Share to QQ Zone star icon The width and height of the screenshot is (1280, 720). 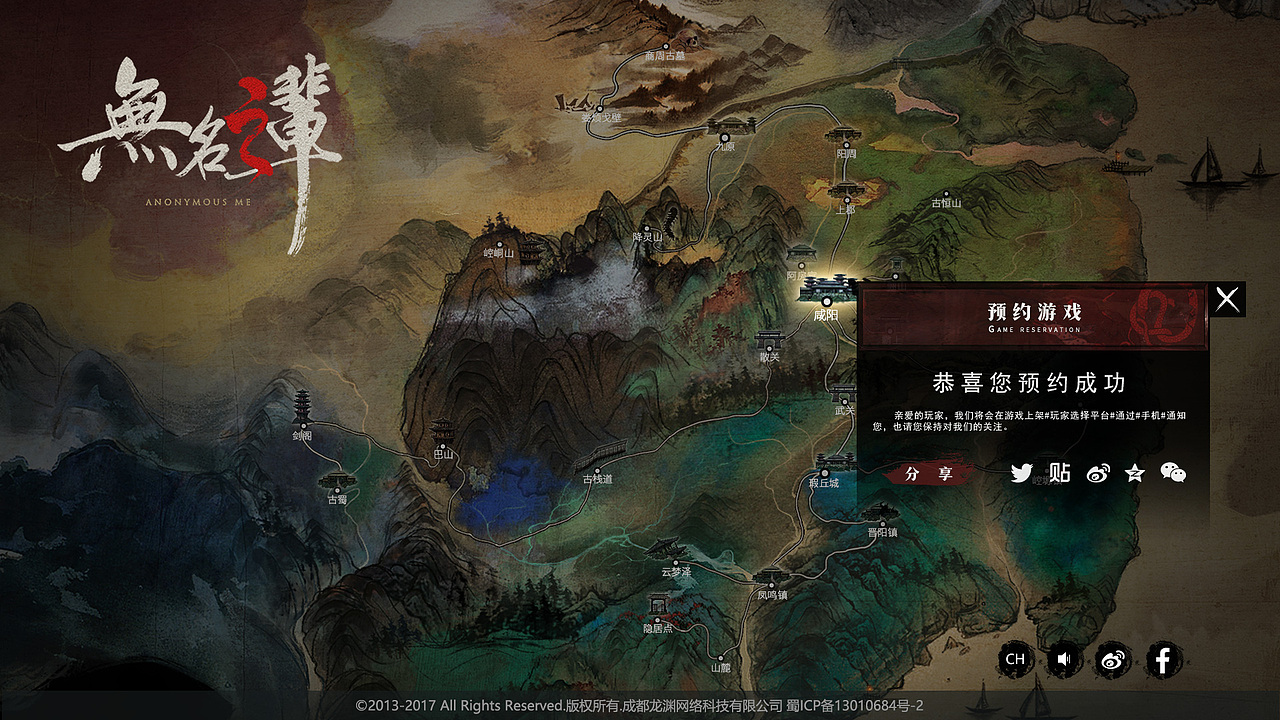pos(1135,473)
